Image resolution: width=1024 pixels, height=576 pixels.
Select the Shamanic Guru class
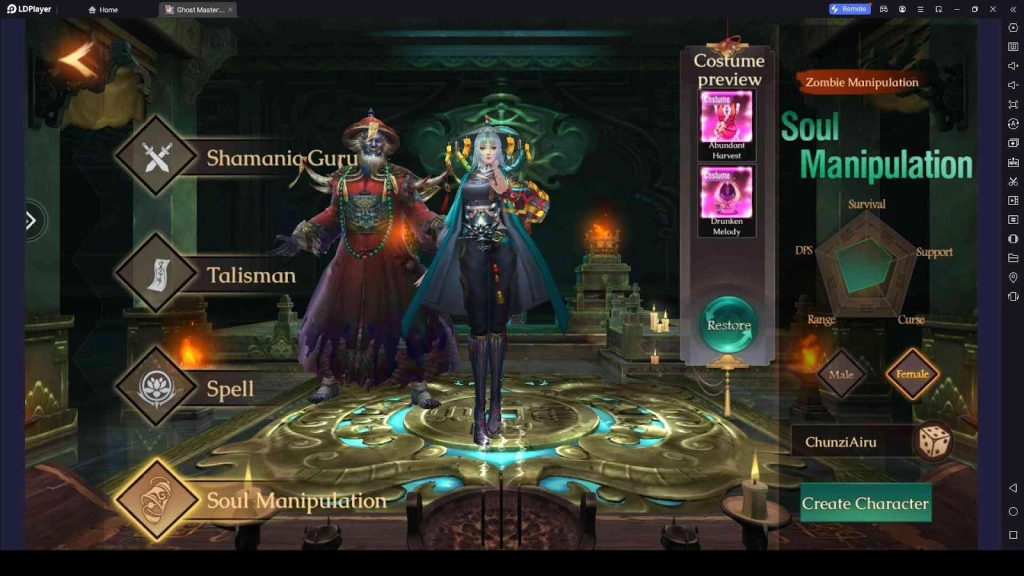pos(157,156)
